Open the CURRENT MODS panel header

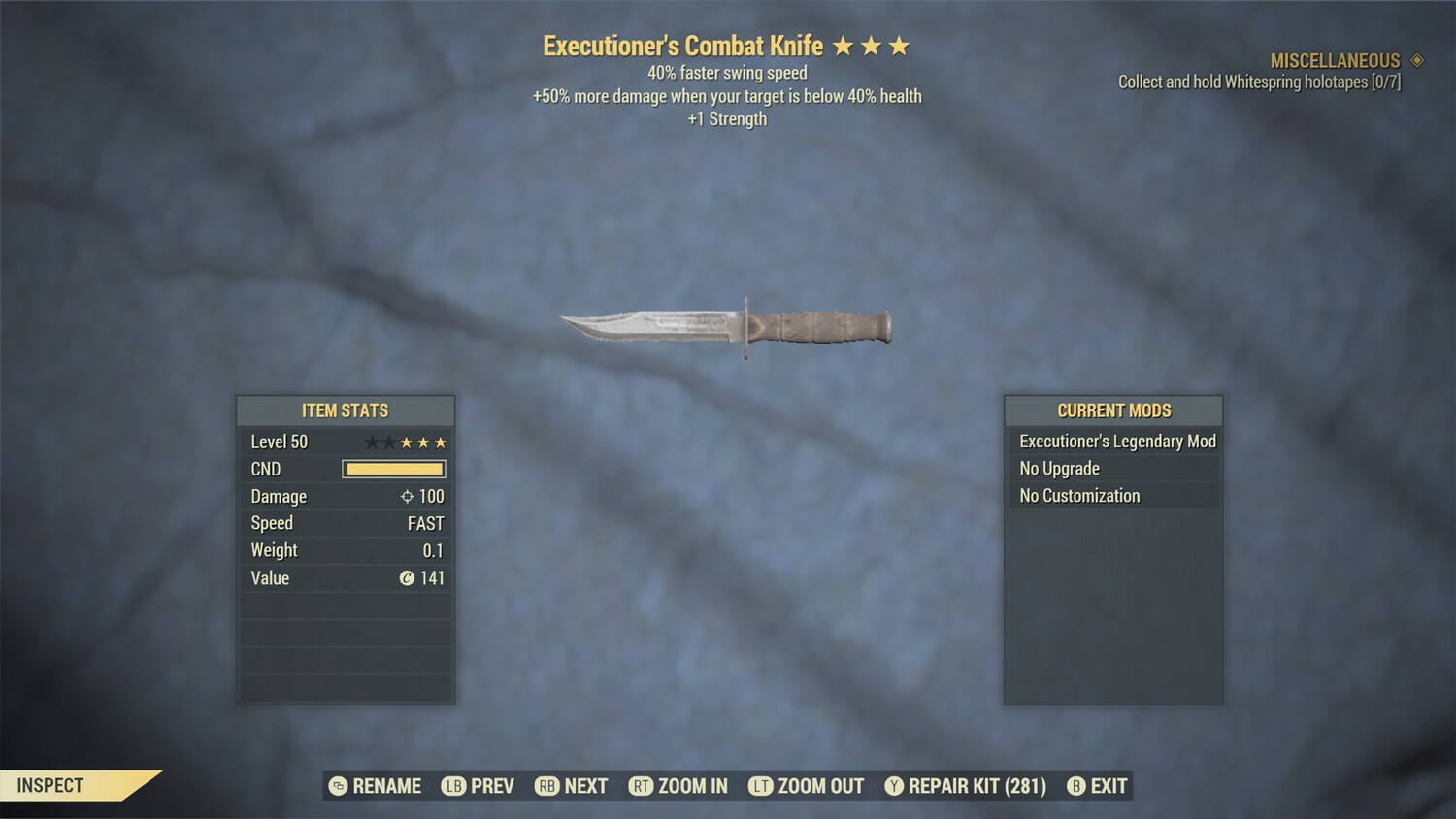[1113, 410]
